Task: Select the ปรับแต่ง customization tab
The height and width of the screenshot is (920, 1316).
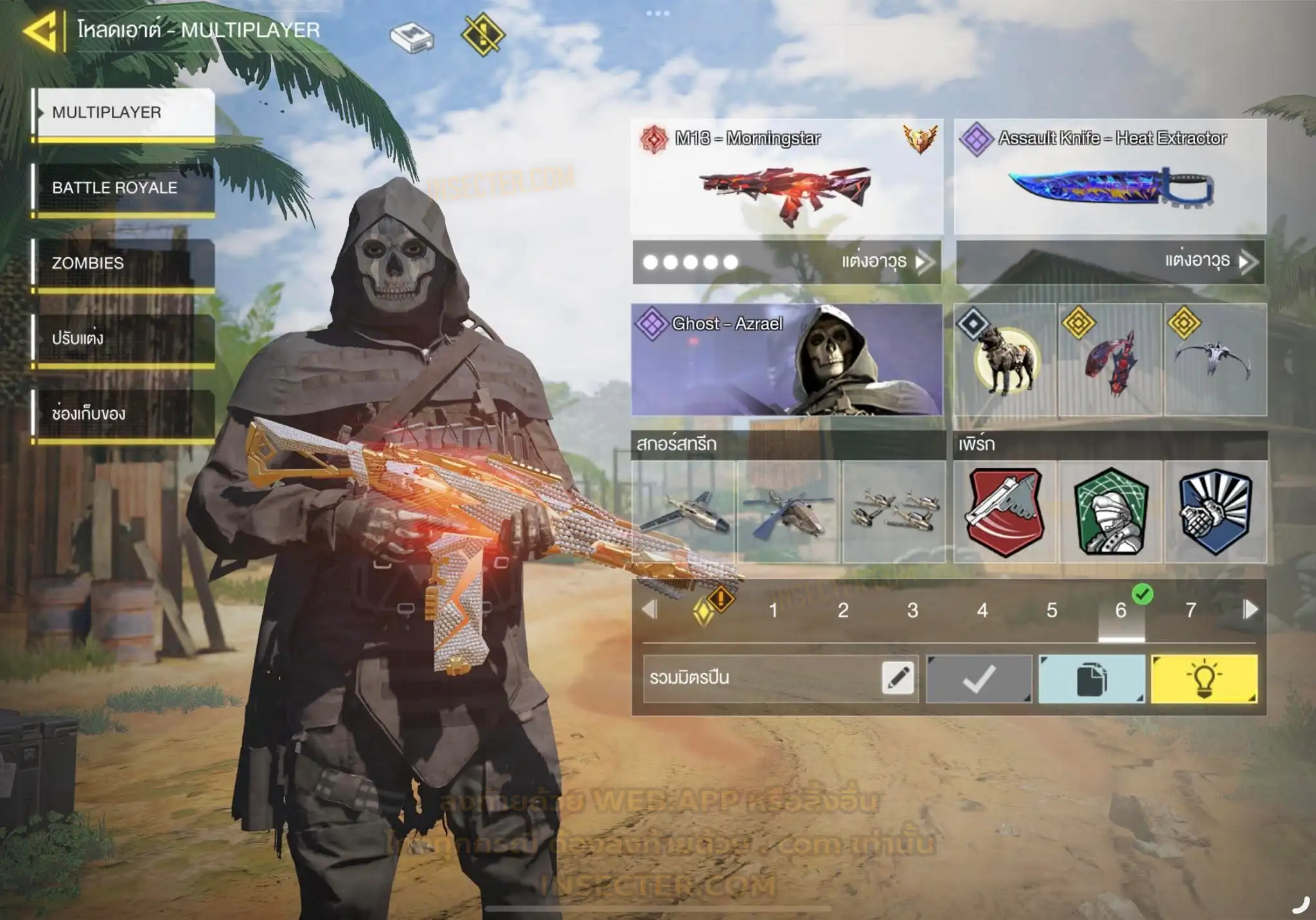Action: [123, 338]
